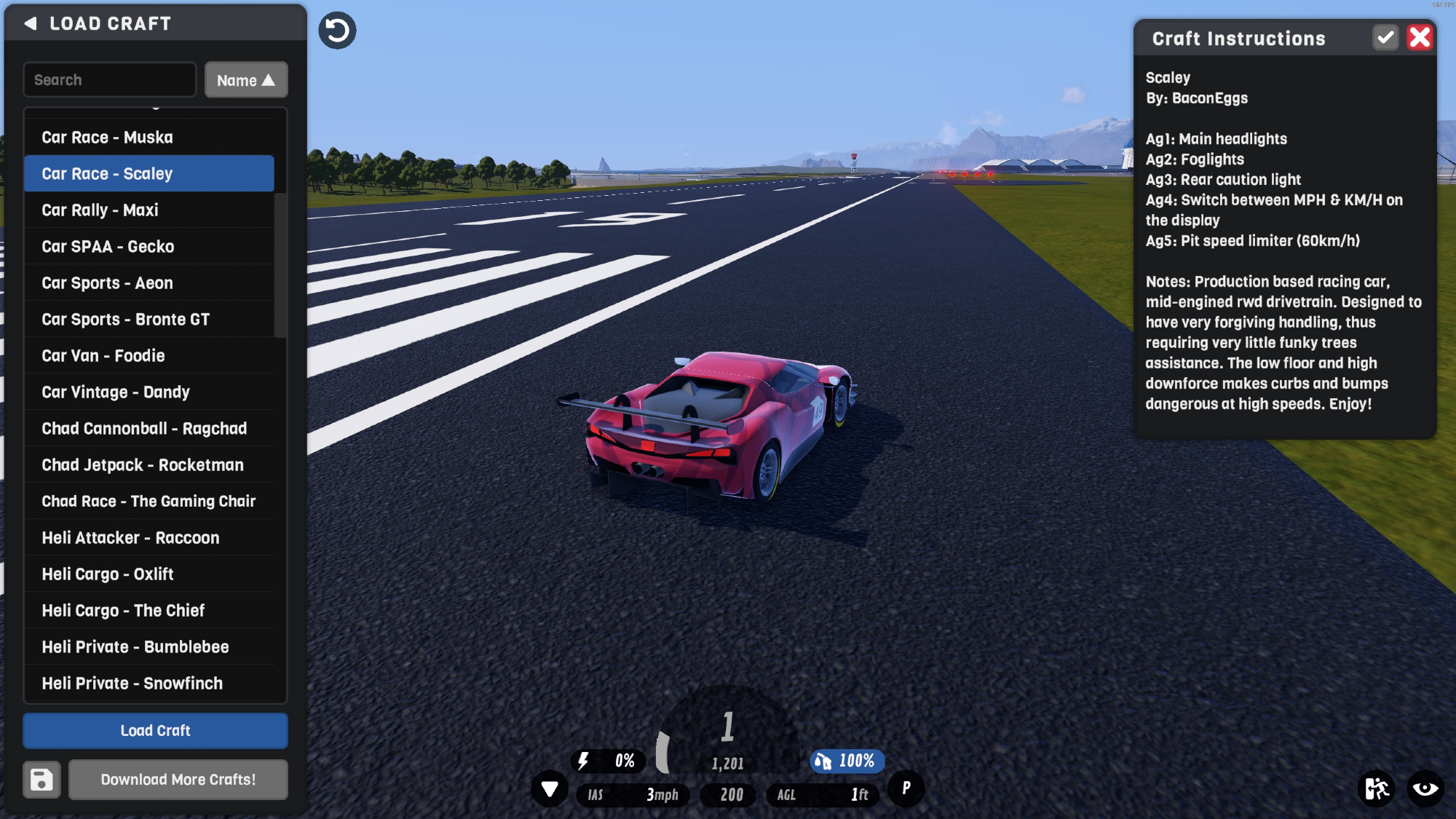Expand the HUD down-arrow button
1456x819 pixels.
click(x=550, y=789)
